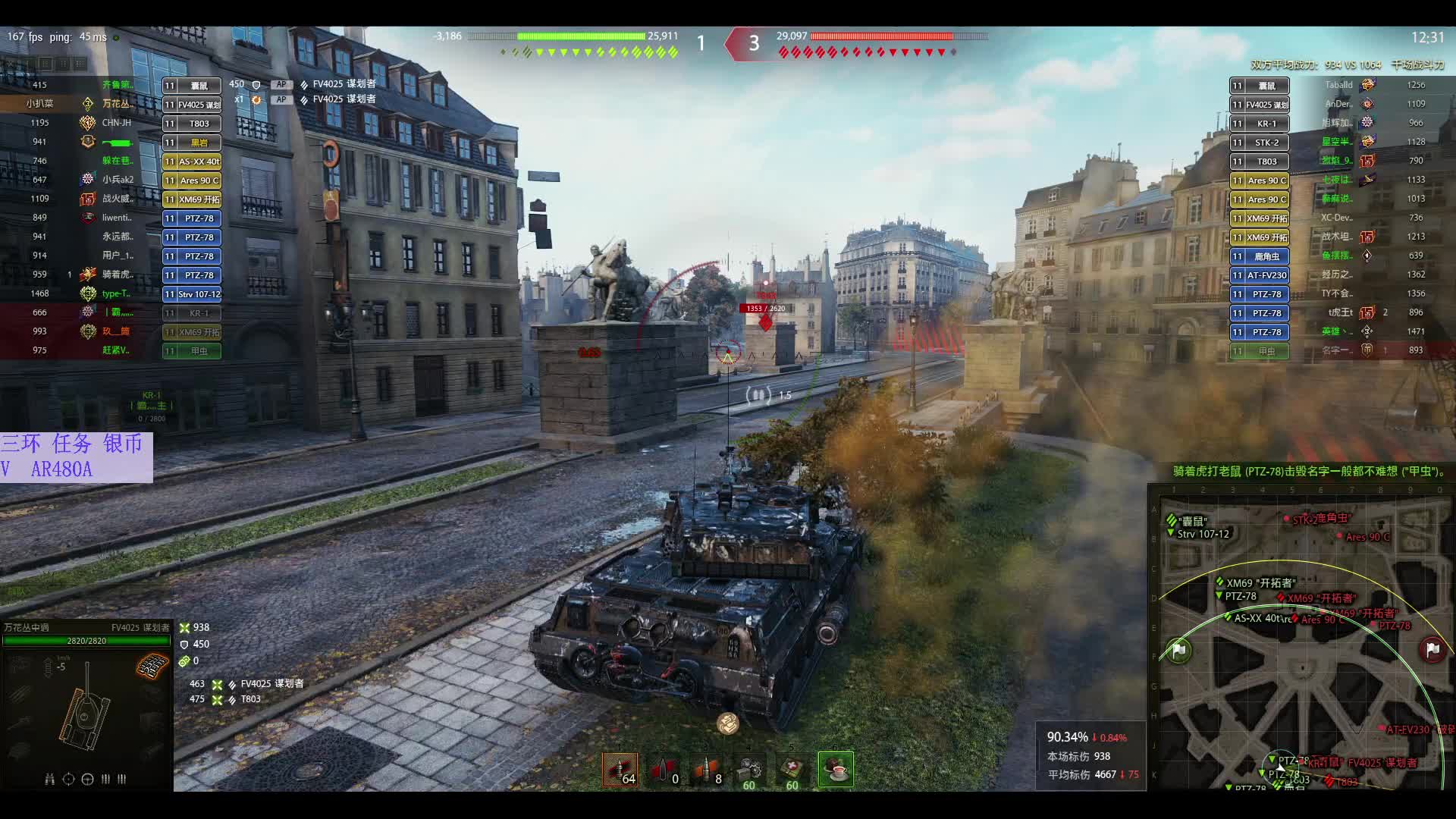Select enemy player Taballd in the list
Viewport: 1456px width, 819px height.
tap(1338, 85)
